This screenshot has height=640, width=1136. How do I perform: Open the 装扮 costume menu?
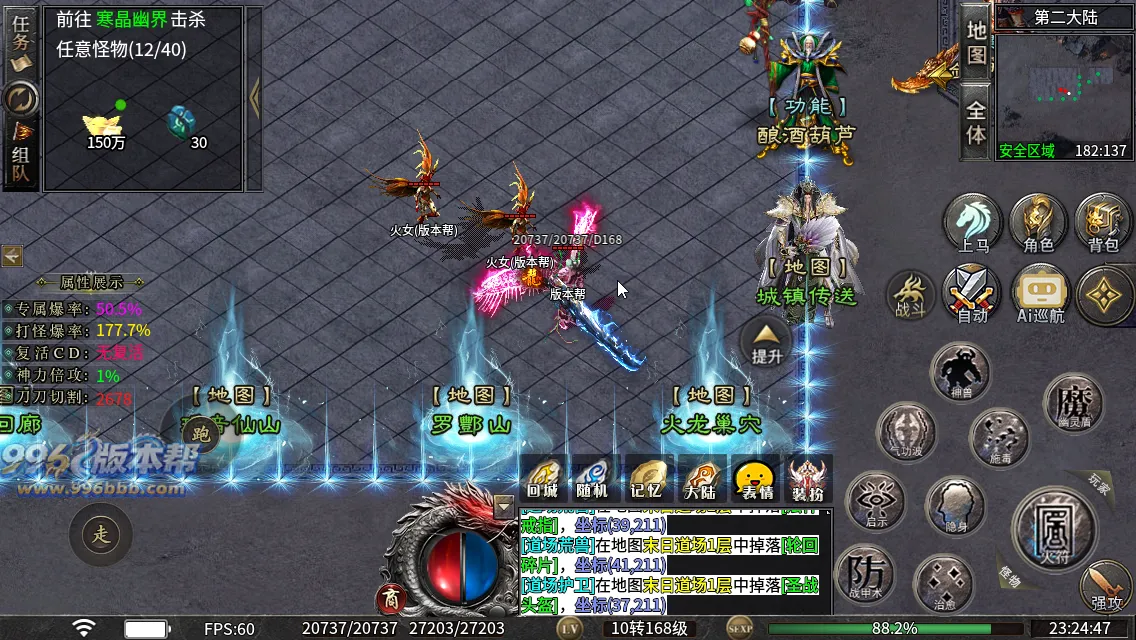point(807,479)
